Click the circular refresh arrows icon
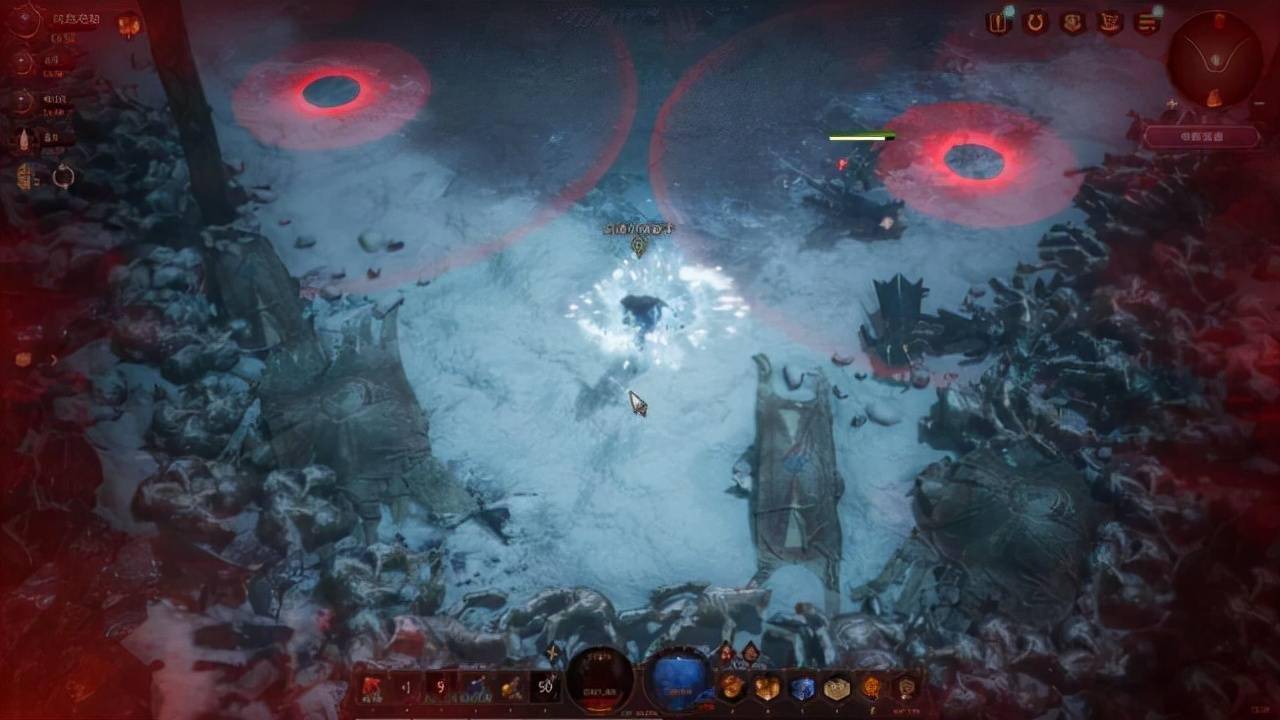This screenshot has height=720, width=1280. 63,177
